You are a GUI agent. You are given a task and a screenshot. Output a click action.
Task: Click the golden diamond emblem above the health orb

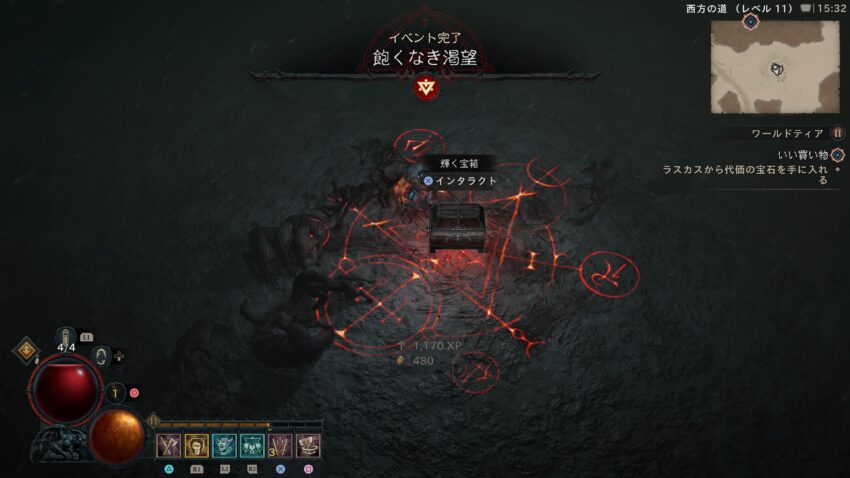point(25,351)
